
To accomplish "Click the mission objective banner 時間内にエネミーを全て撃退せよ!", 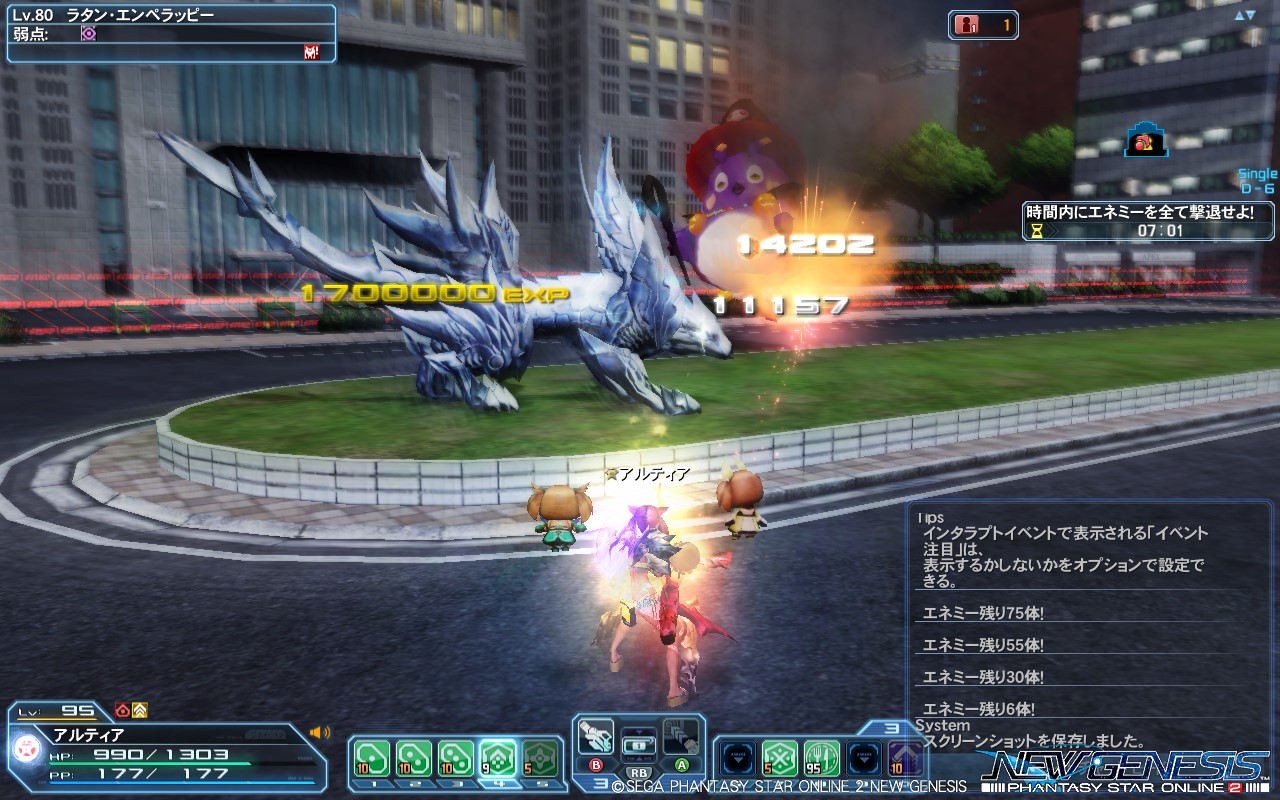I will click(1140, 211).
